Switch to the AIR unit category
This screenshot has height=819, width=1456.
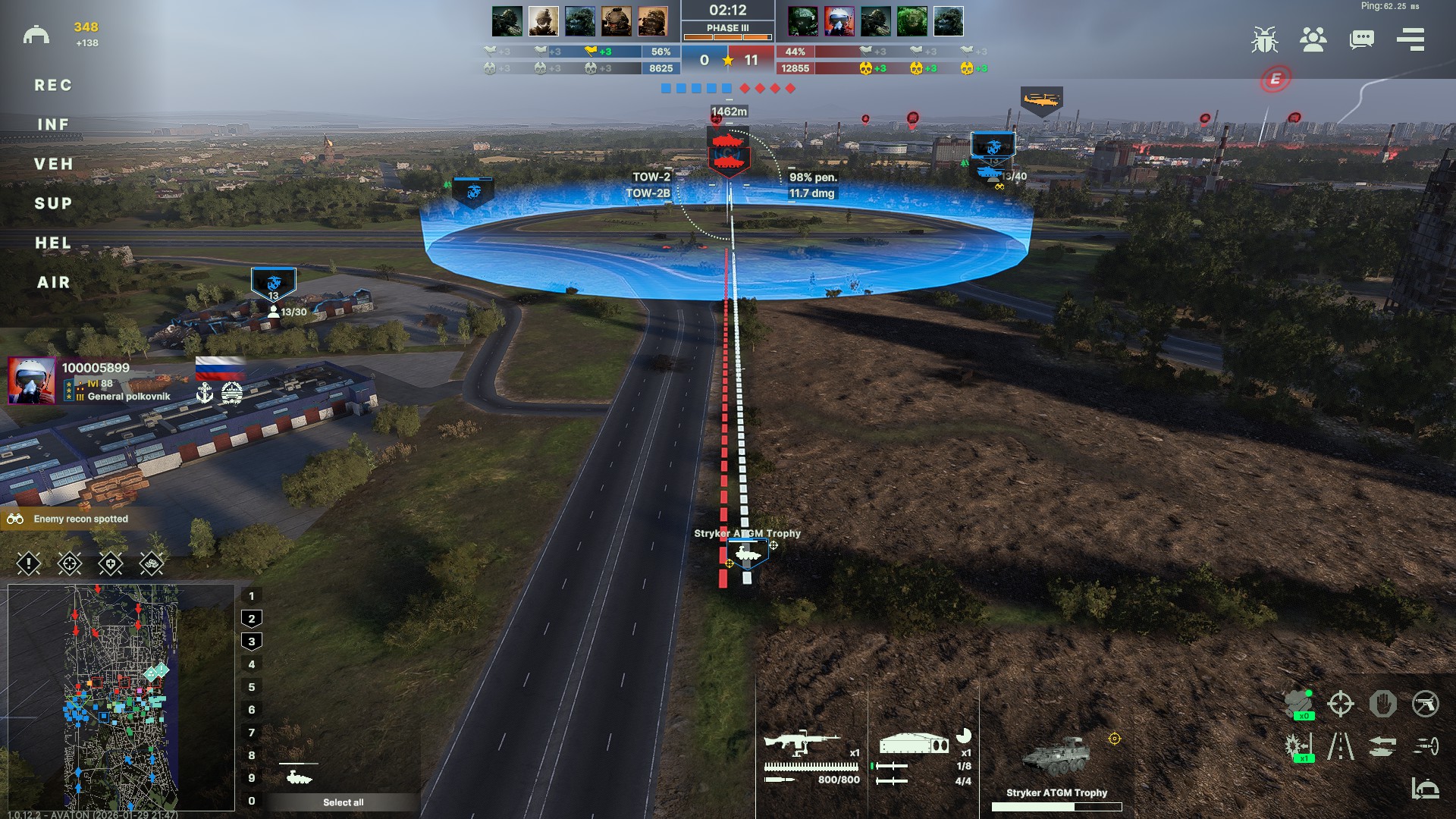coord(53,283)
